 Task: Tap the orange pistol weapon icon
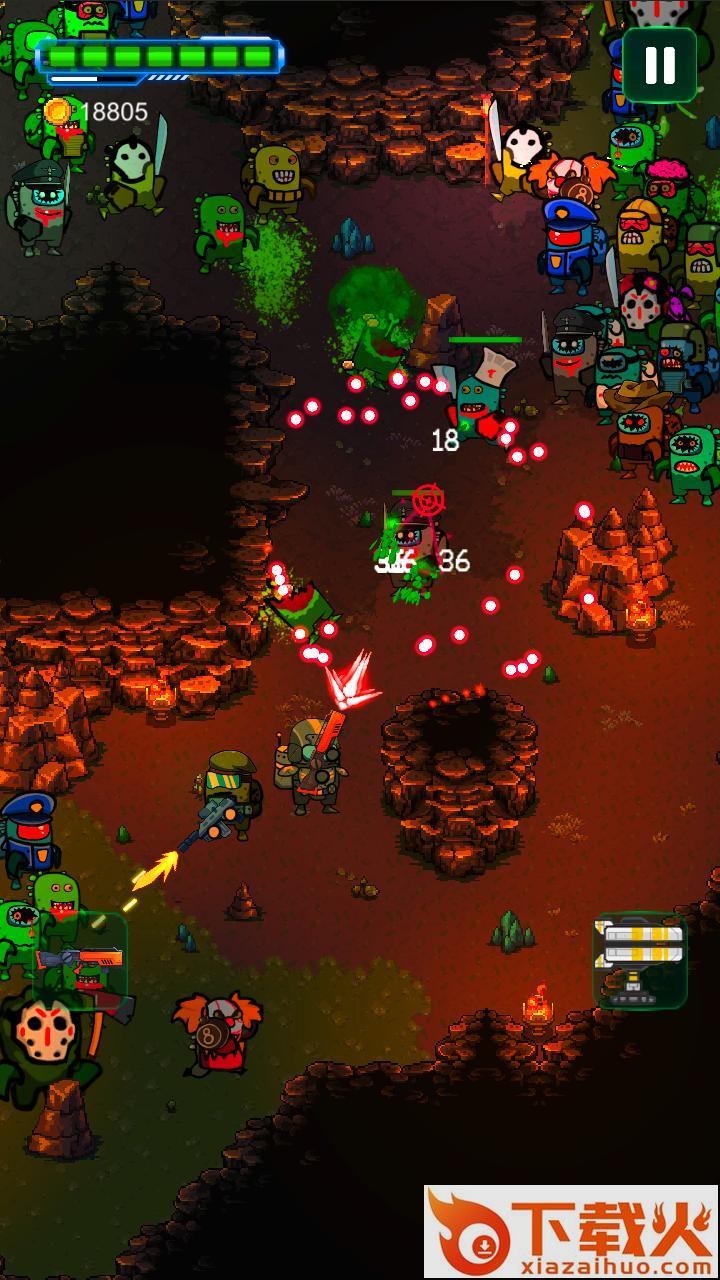80,960
